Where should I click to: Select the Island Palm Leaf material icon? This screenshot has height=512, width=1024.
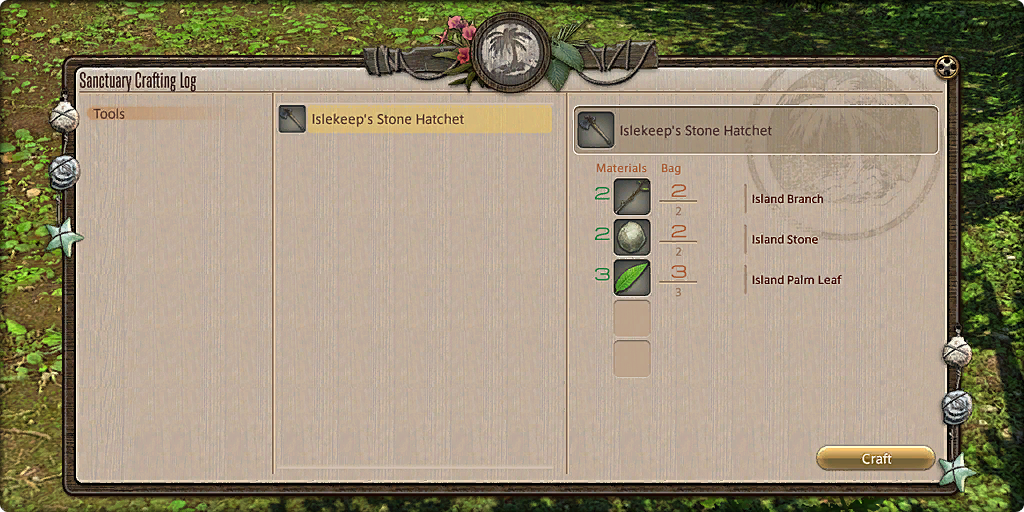[x=632, y=279]
